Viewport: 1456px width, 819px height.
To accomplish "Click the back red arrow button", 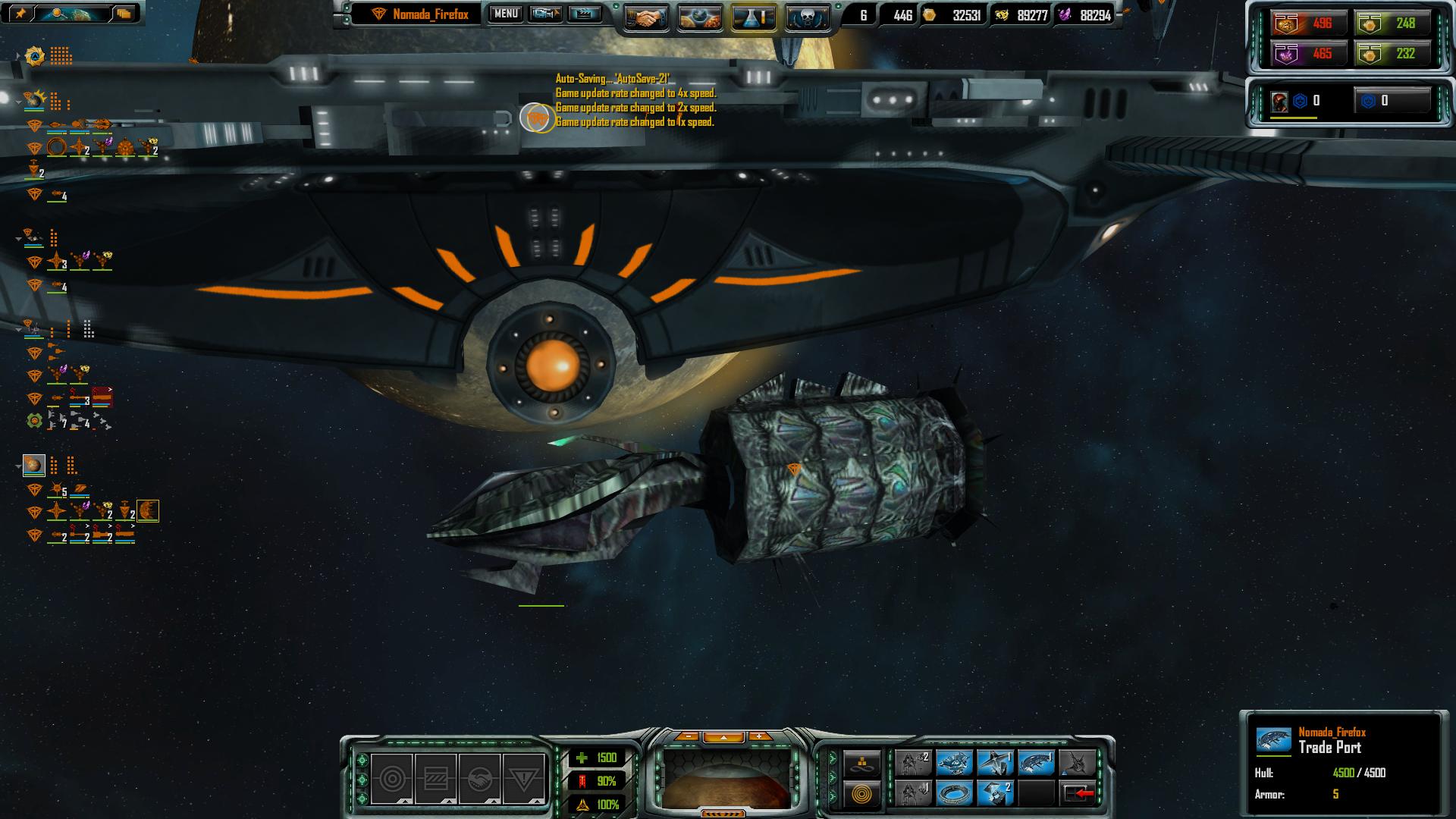I will pyautogui.click(x=1078, y=793).
